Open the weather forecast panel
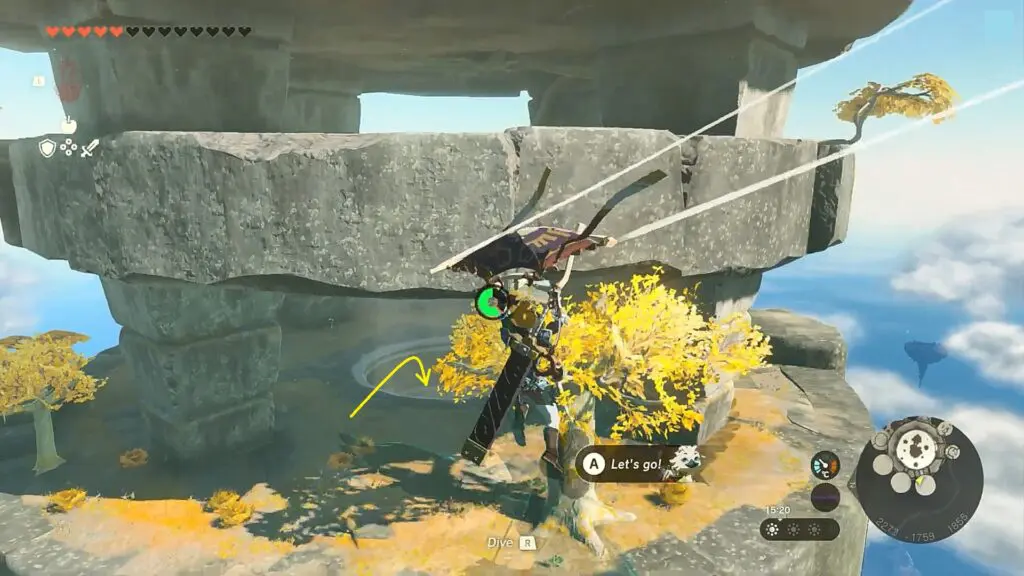The image size is (1024, 576). point(799,528)
